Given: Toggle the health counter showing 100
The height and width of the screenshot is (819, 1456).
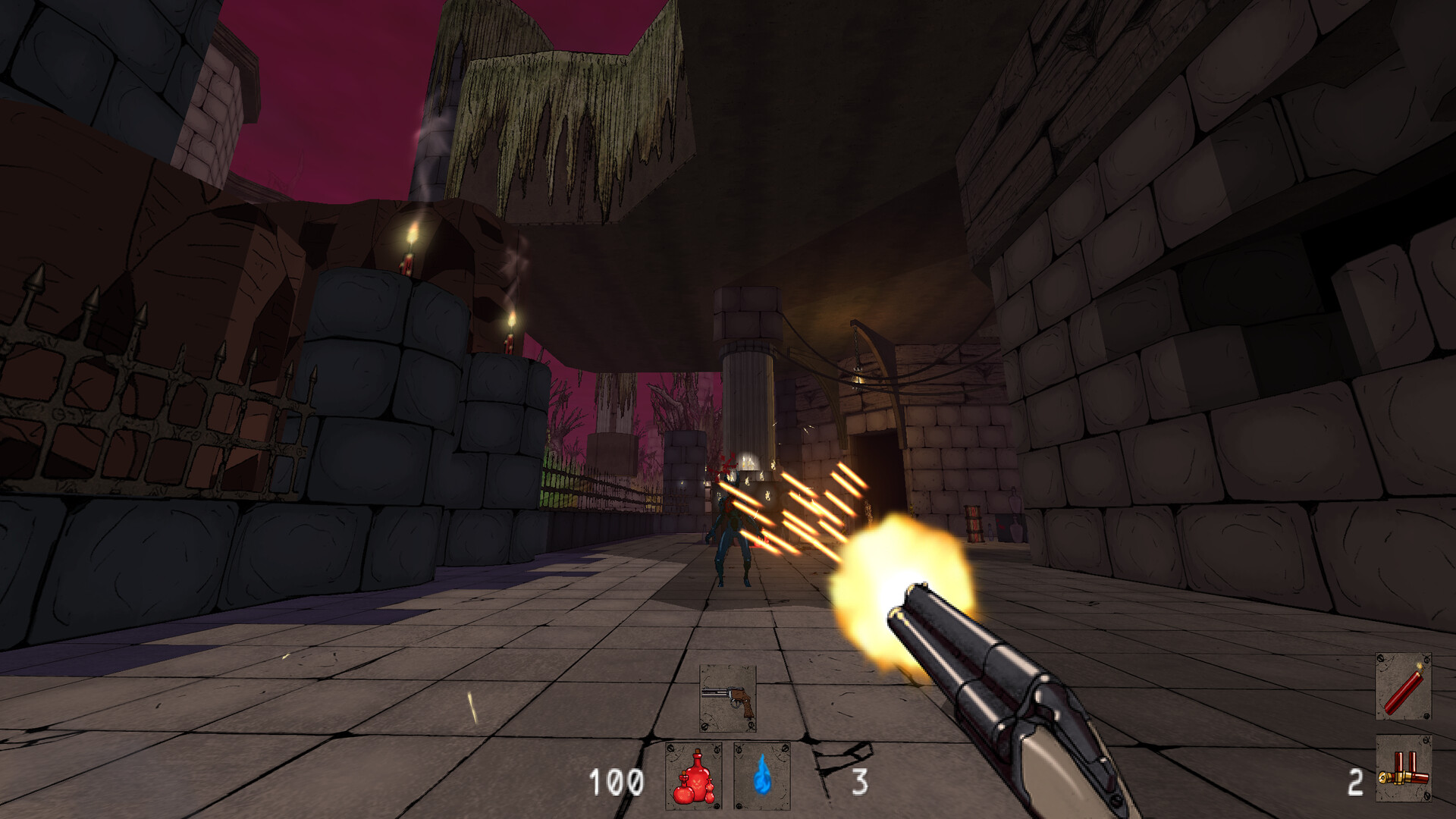Looking at the screenshot, I should [x=616, y=780].
